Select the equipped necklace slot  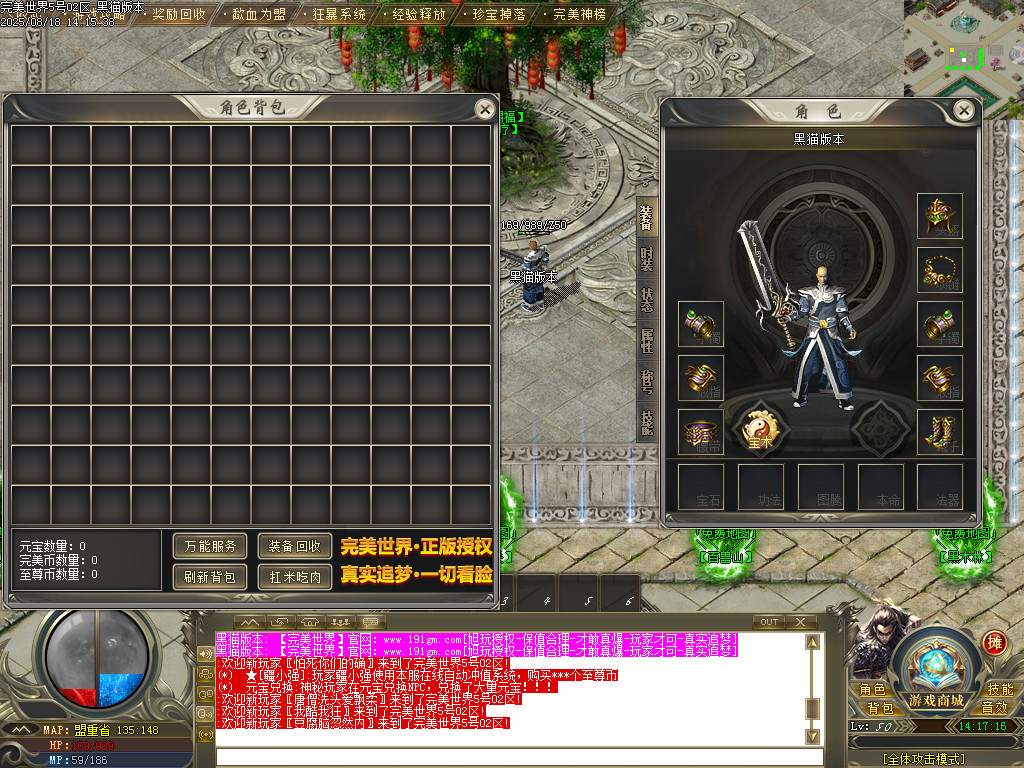pos(939,270)
